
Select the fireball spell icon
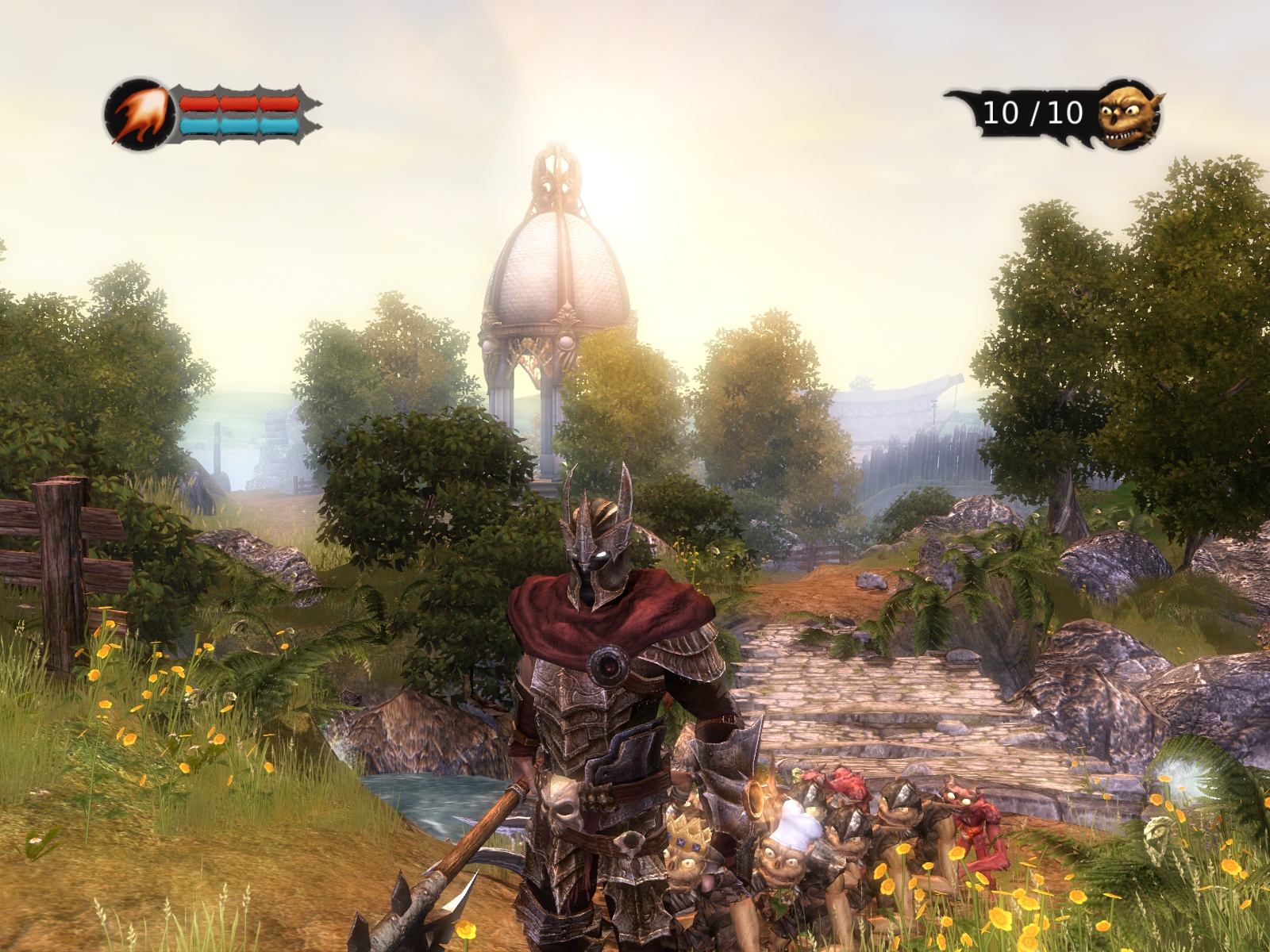139,115
